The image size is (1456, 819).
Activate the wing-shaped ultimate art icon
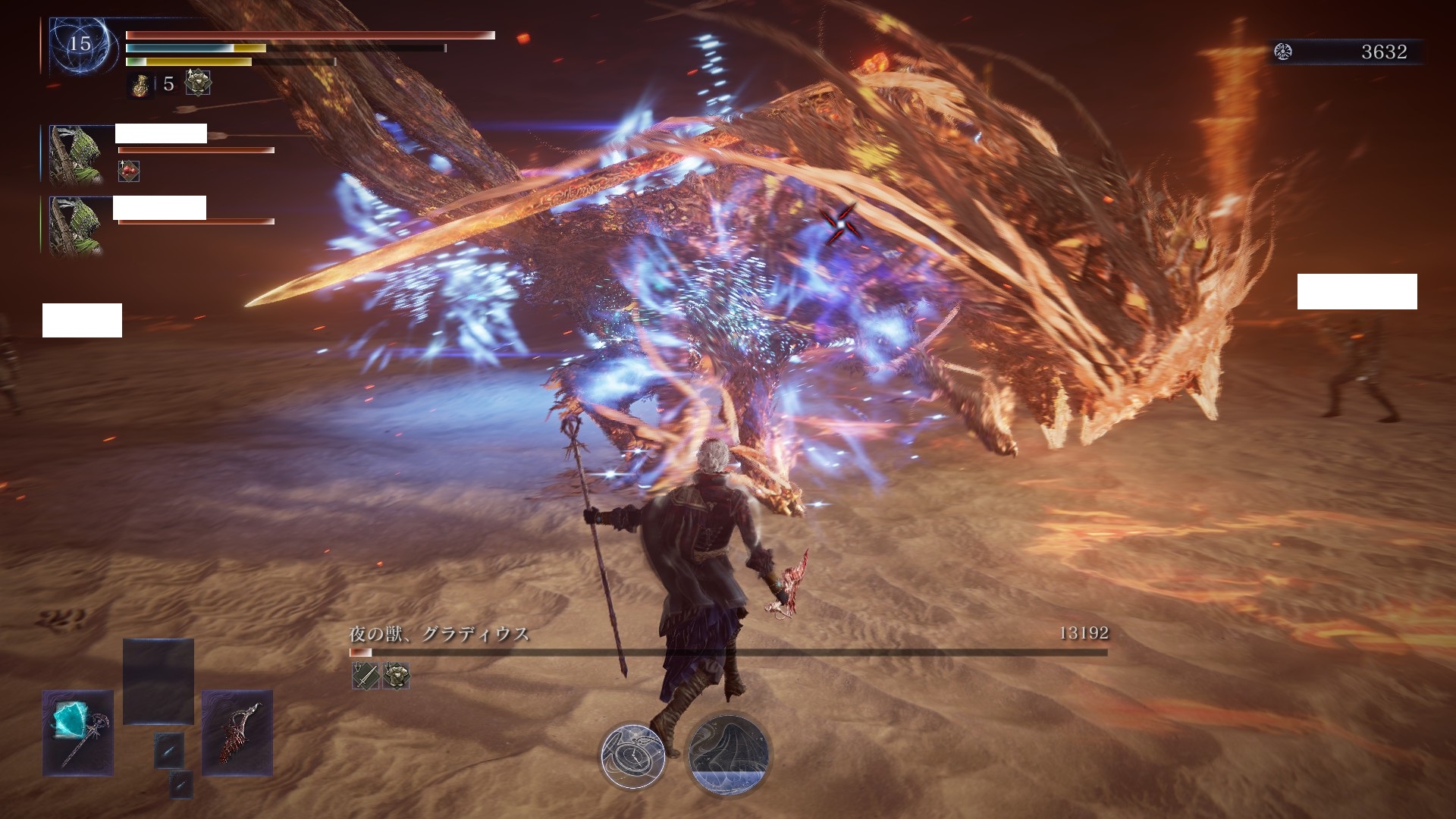coord(728,754)
